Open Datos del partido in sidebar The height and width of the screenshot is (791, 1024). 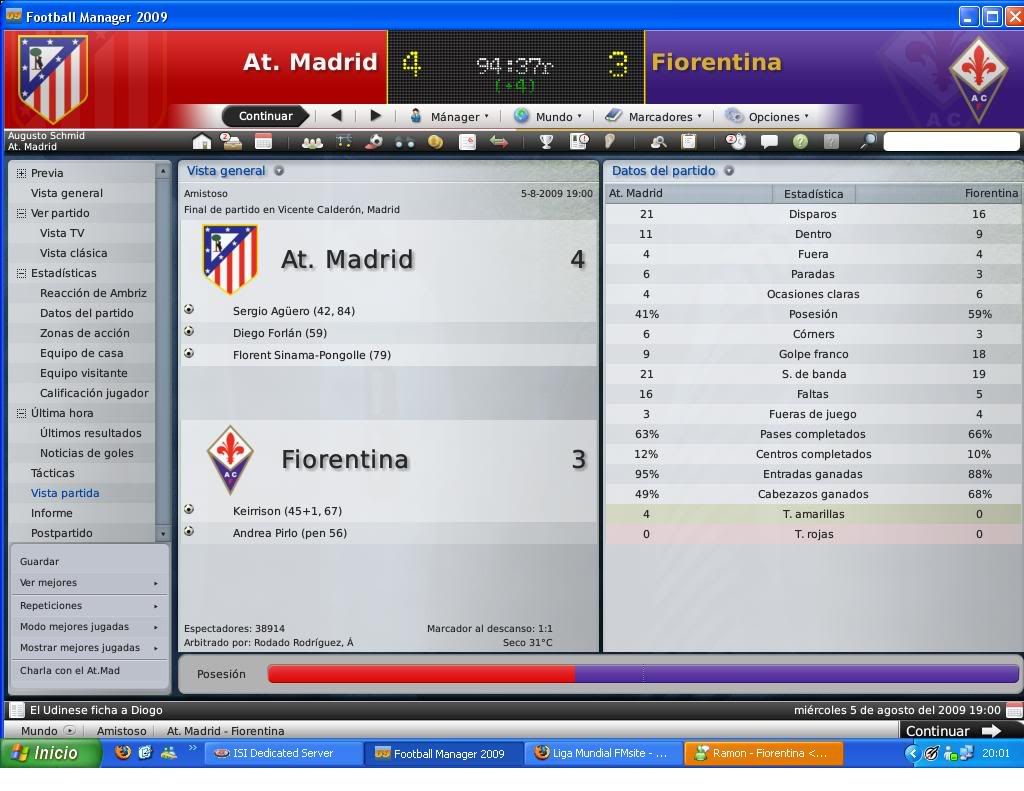pyautogui.click(x=86, y=313)
